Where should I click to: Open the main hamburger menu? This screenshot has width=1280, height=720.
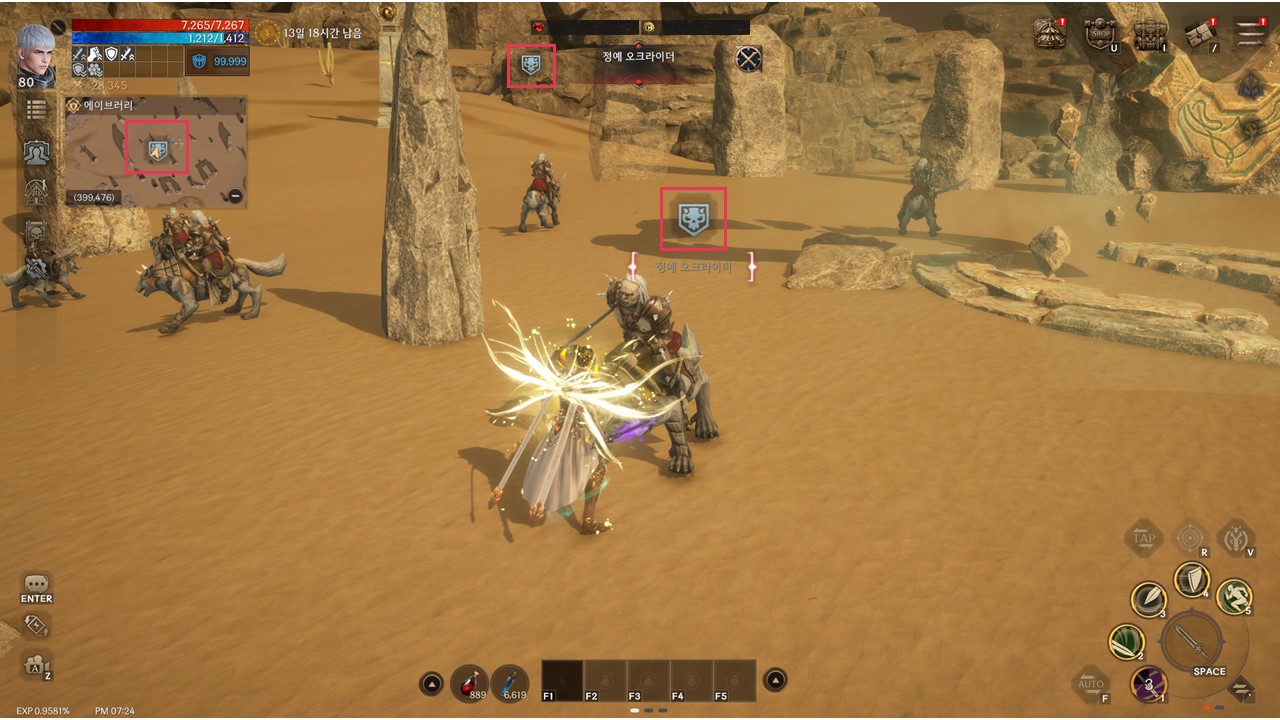tap(1249, 32)
